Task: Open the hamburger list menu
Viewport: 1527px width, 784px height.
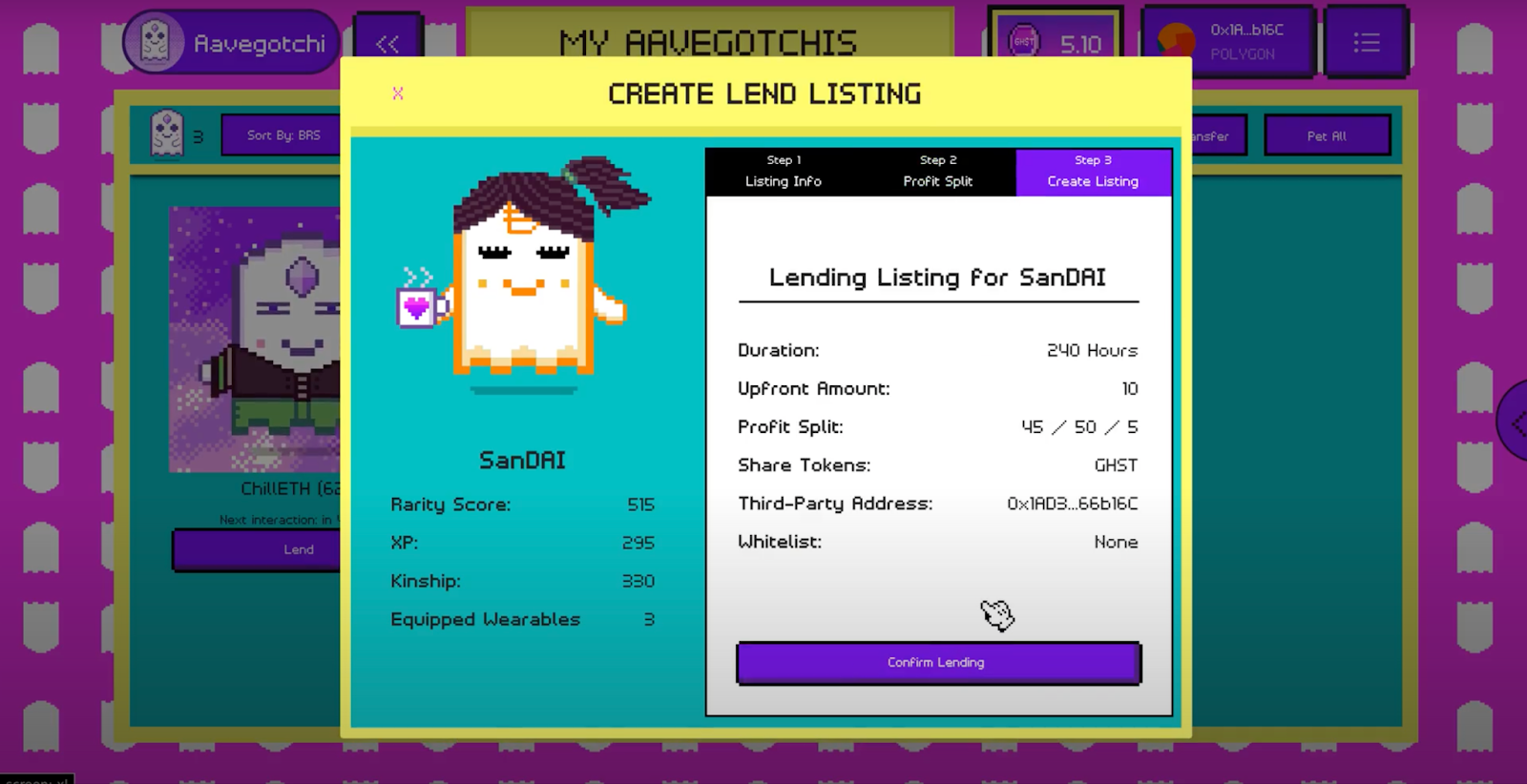Action: 1366,43
